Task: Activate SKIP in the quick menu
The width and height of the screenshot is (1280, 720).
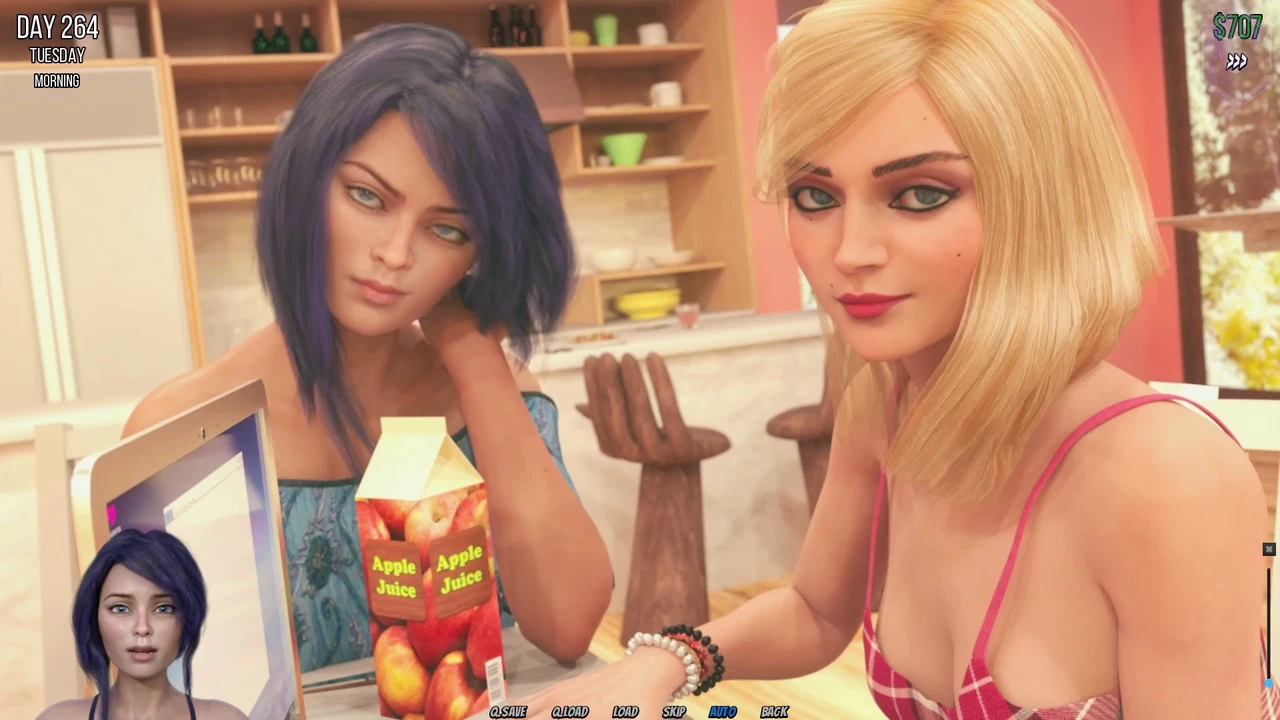Action: (674, 712)
